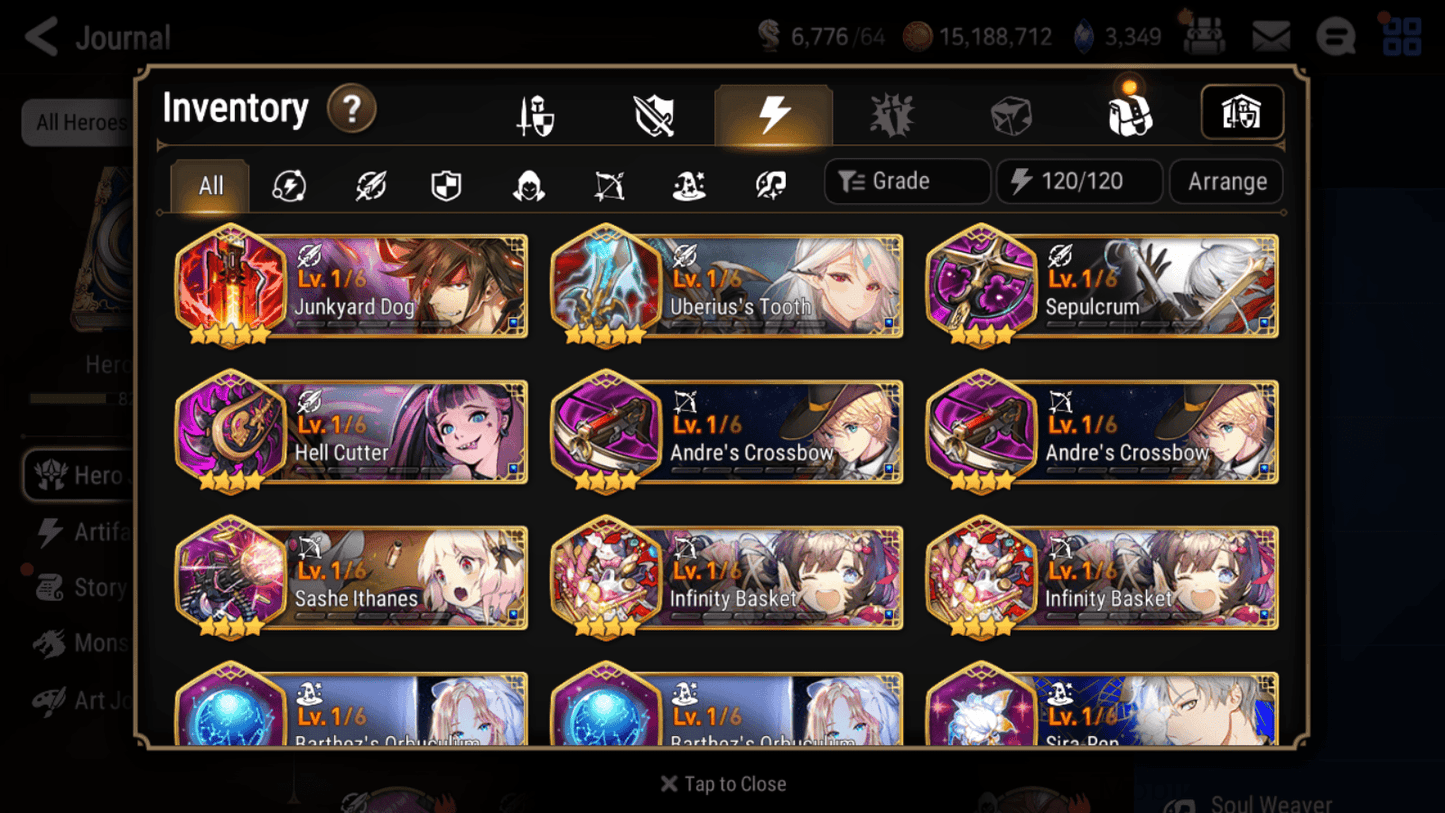1445x813 pixels.
Task: Switch to the All filter tab
Action: [x=208, y=186]
